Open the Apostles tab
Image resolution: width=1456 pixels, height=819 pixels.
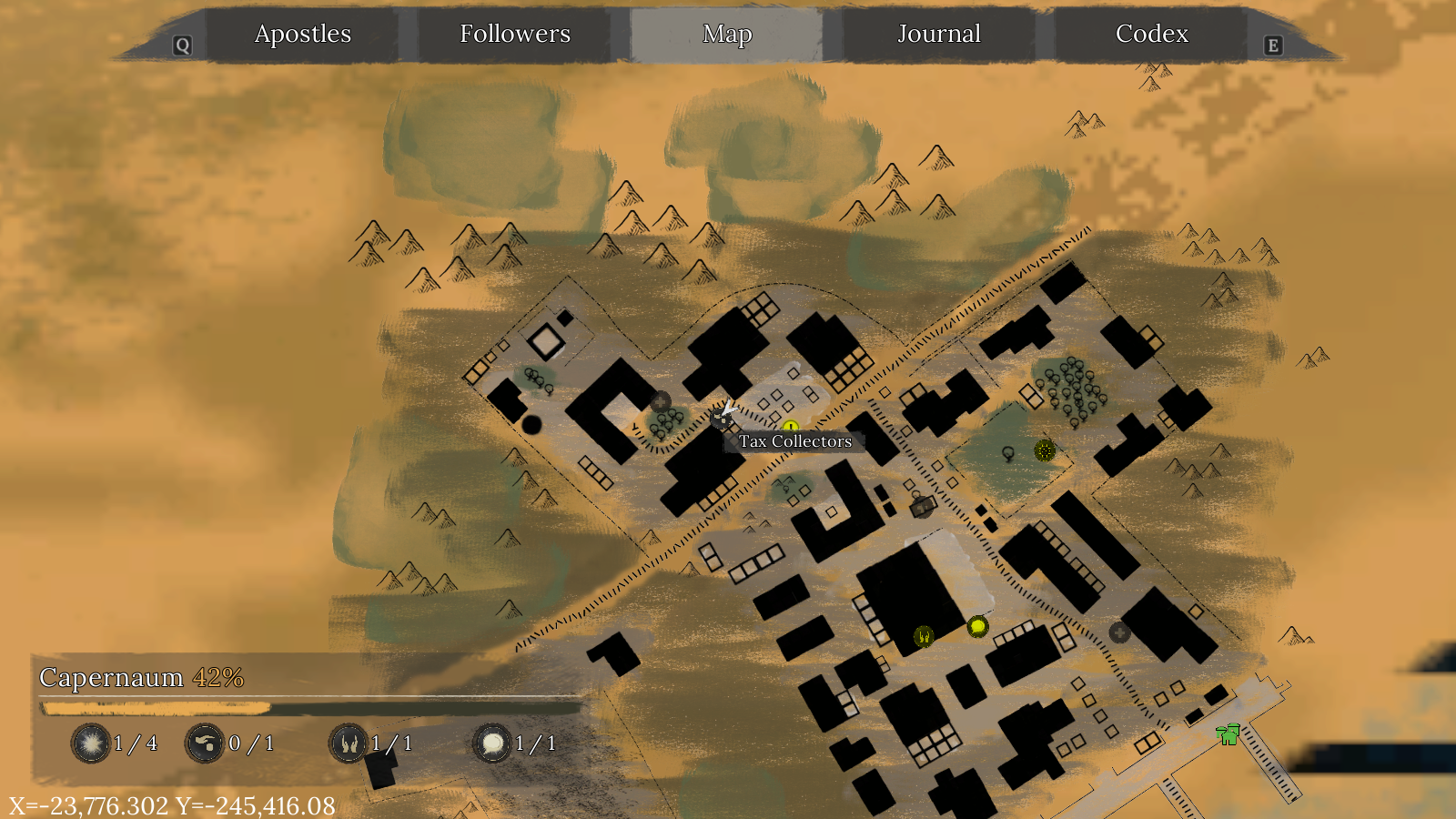302,35
